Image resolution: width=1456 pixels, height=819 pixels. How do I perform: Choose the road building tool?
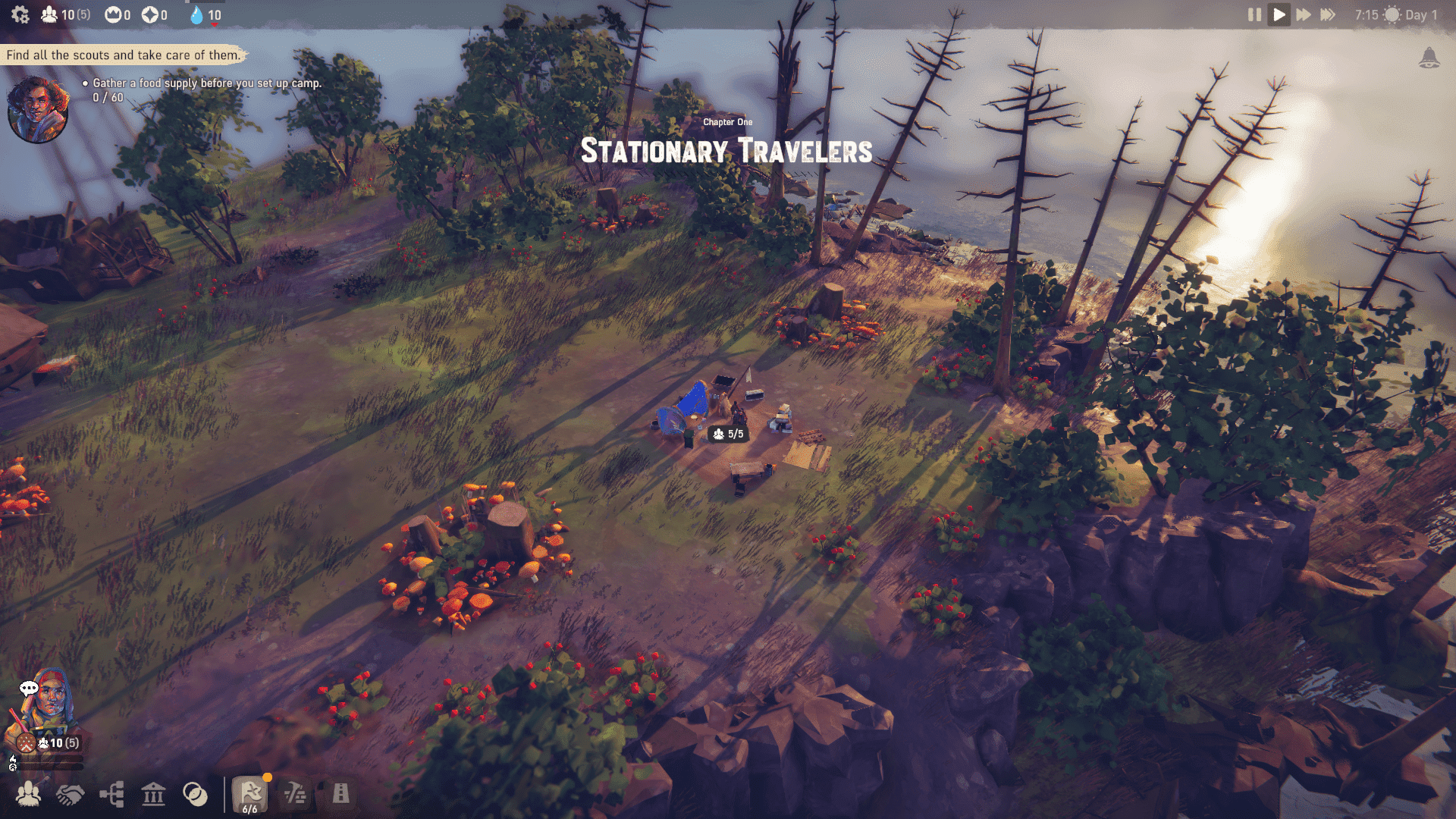(341, 794)
